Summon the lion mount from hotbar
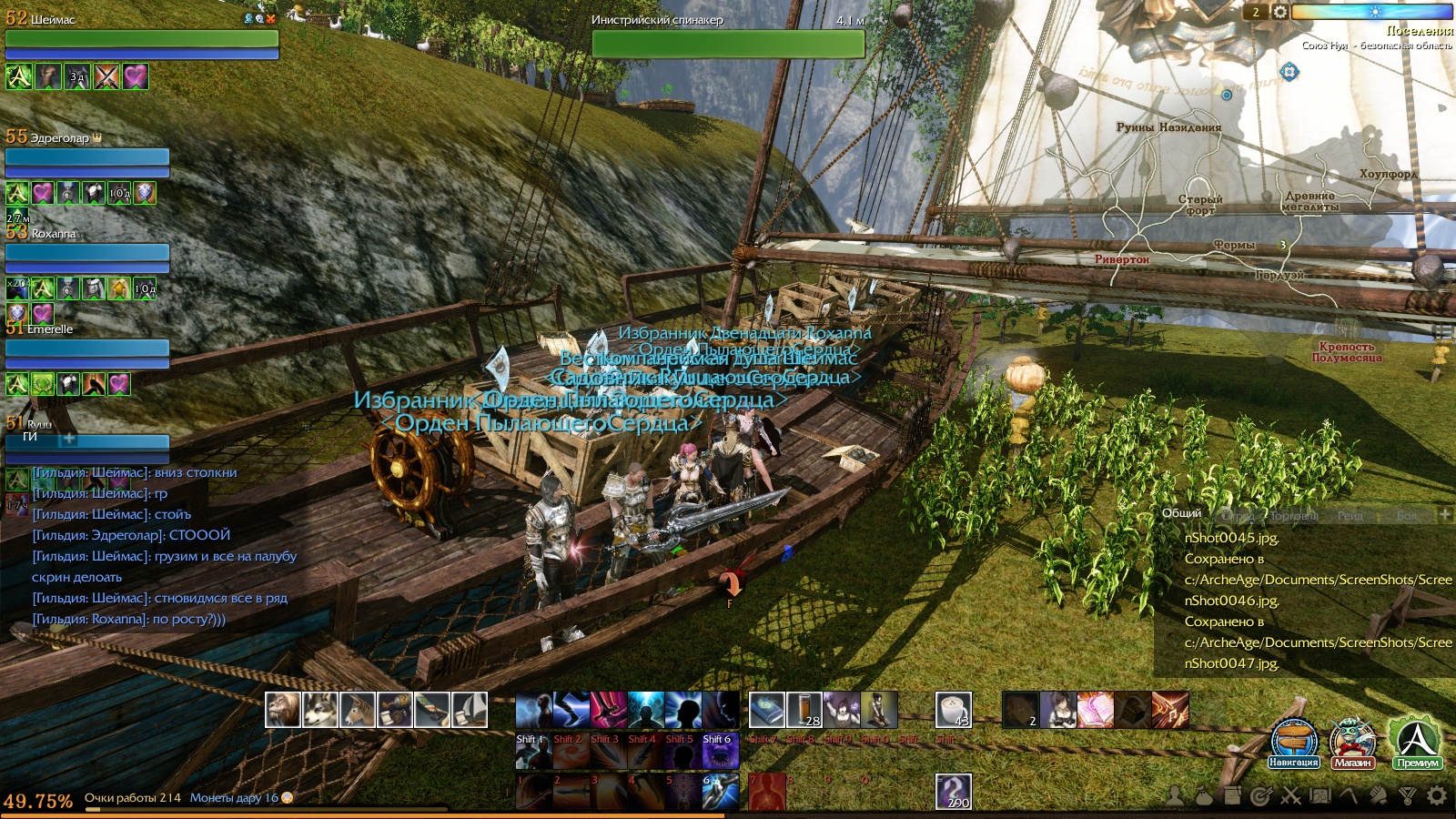 (283, 710)
